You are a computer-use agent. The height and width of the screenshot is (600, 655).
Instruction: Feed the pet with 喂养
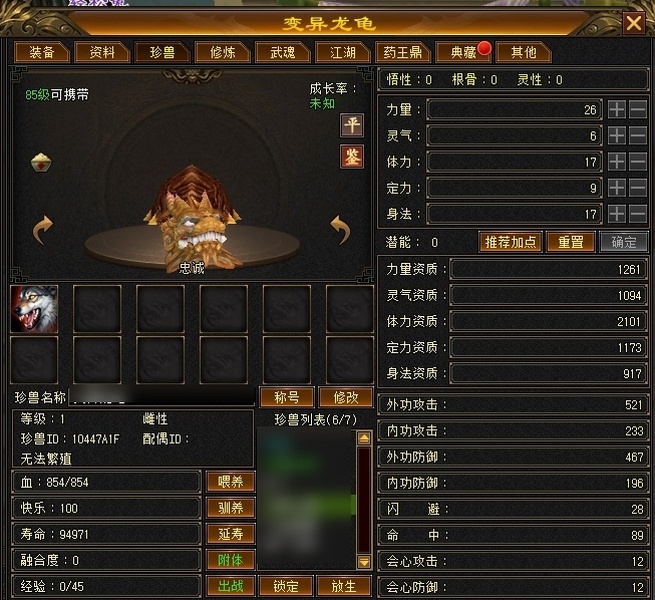230,481
